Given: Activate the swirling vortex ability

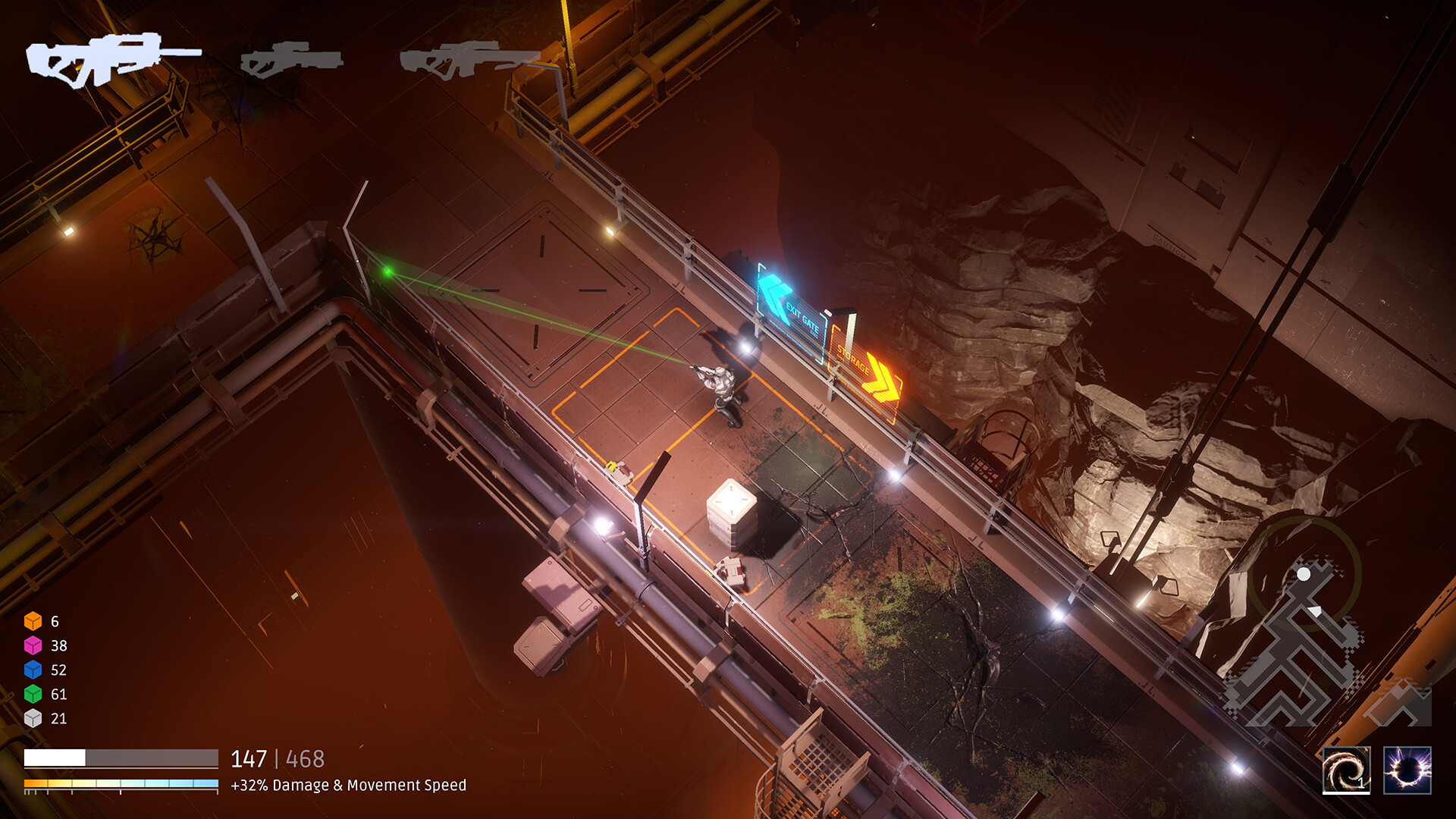Looking at the screenshot, I should click(1346, 770).
